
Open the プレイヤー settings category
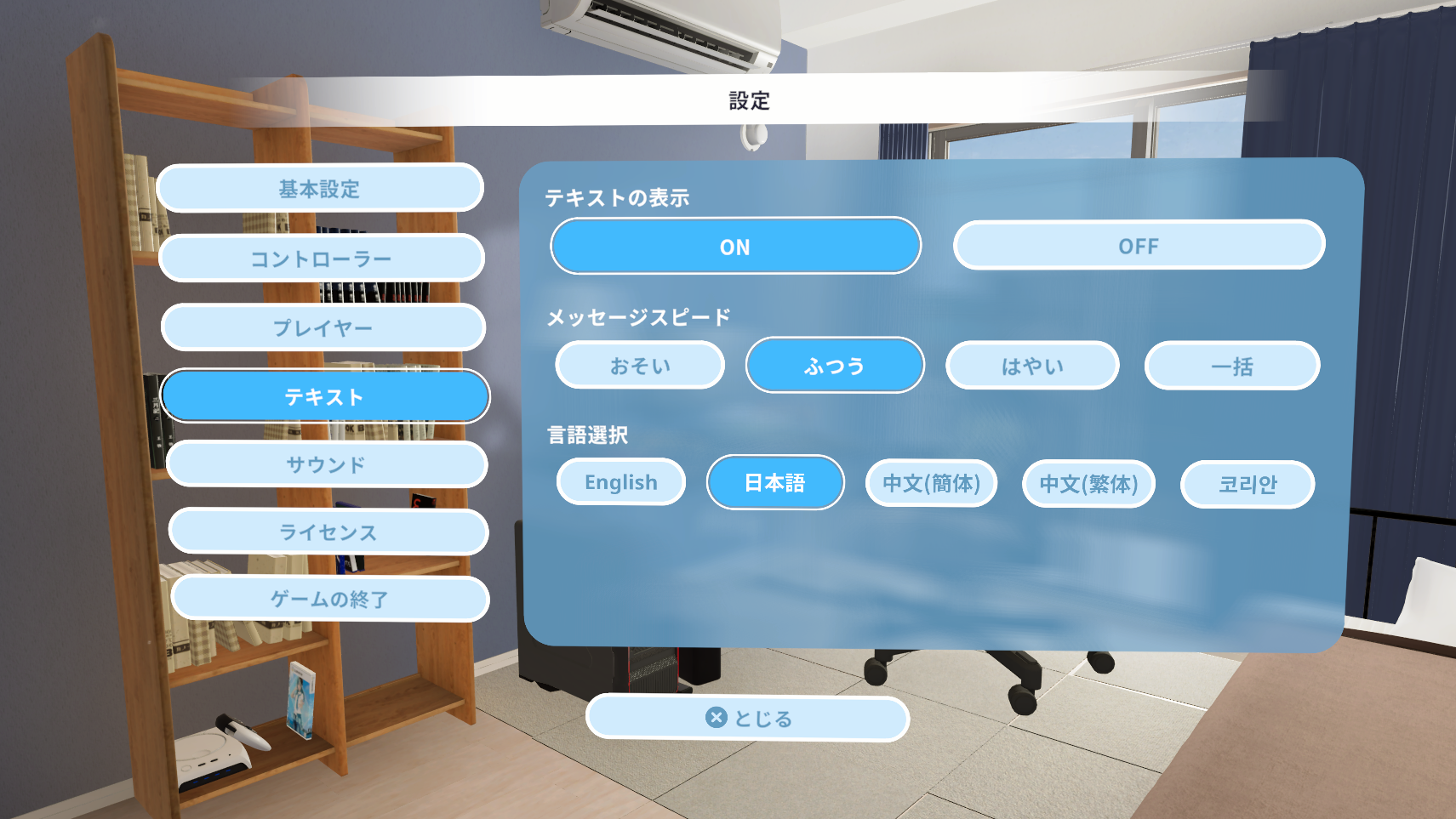(325, 327)
